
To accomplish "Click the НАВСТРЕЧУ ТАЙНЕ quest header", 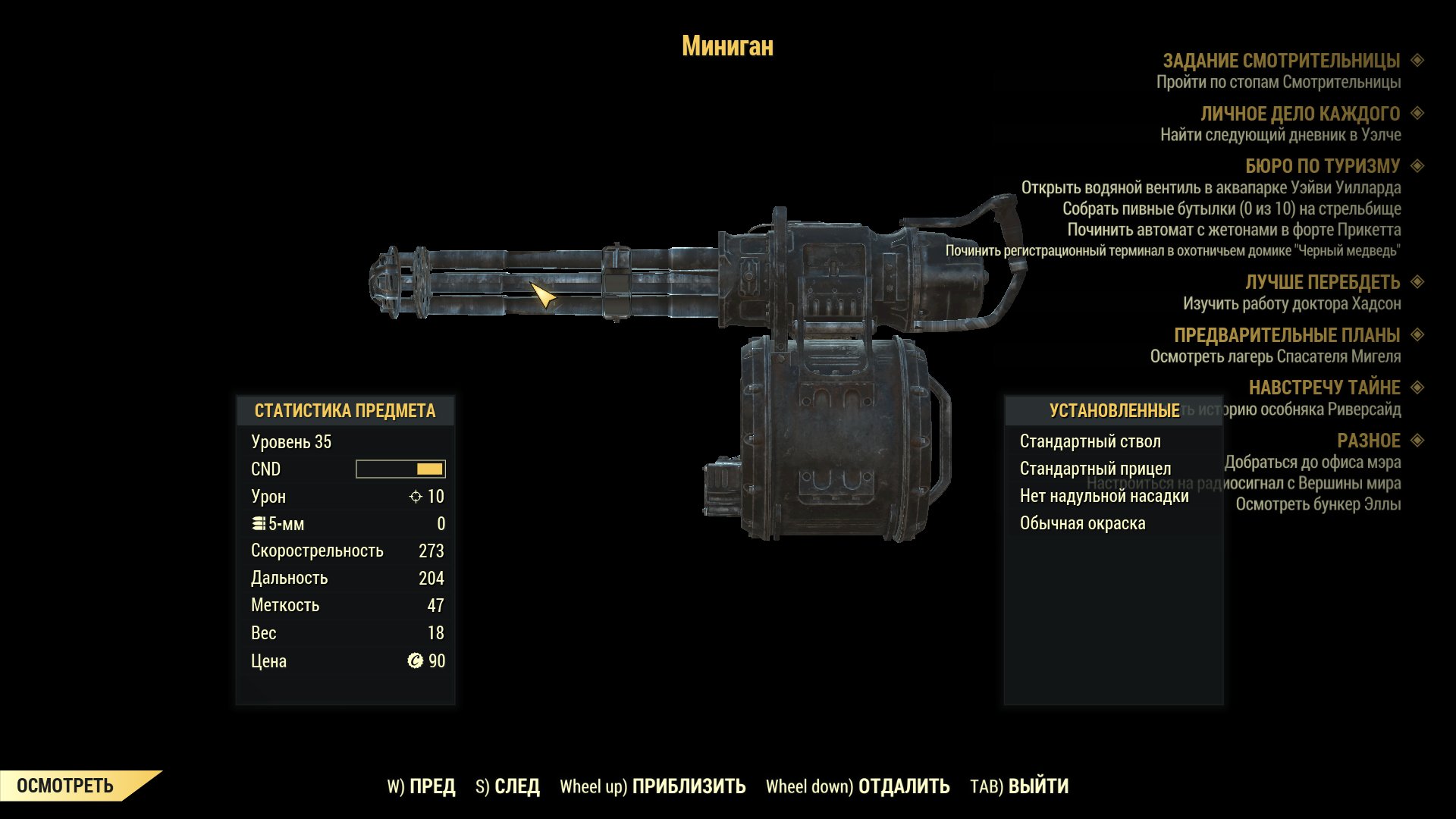I will [1324, 388].
